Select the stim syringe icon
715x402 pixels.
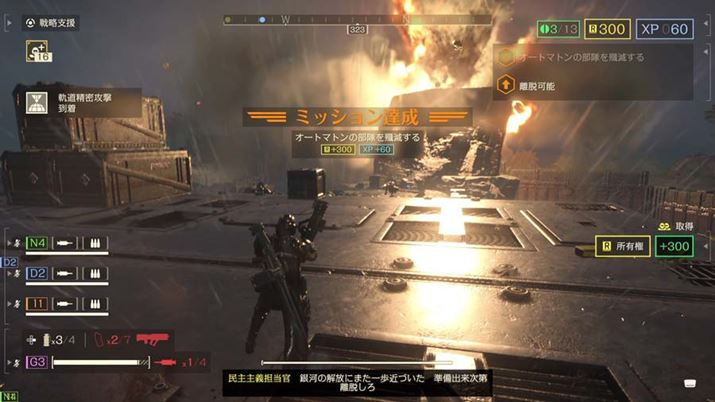click(167, 362)
